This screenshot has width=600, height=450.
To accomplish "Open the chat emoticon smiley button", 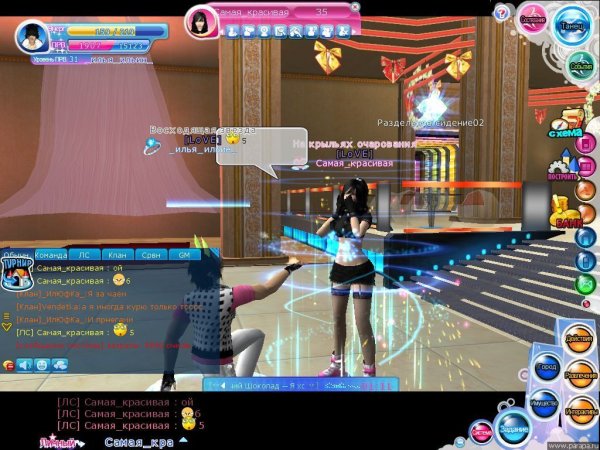I will click(x=42, y=365).
